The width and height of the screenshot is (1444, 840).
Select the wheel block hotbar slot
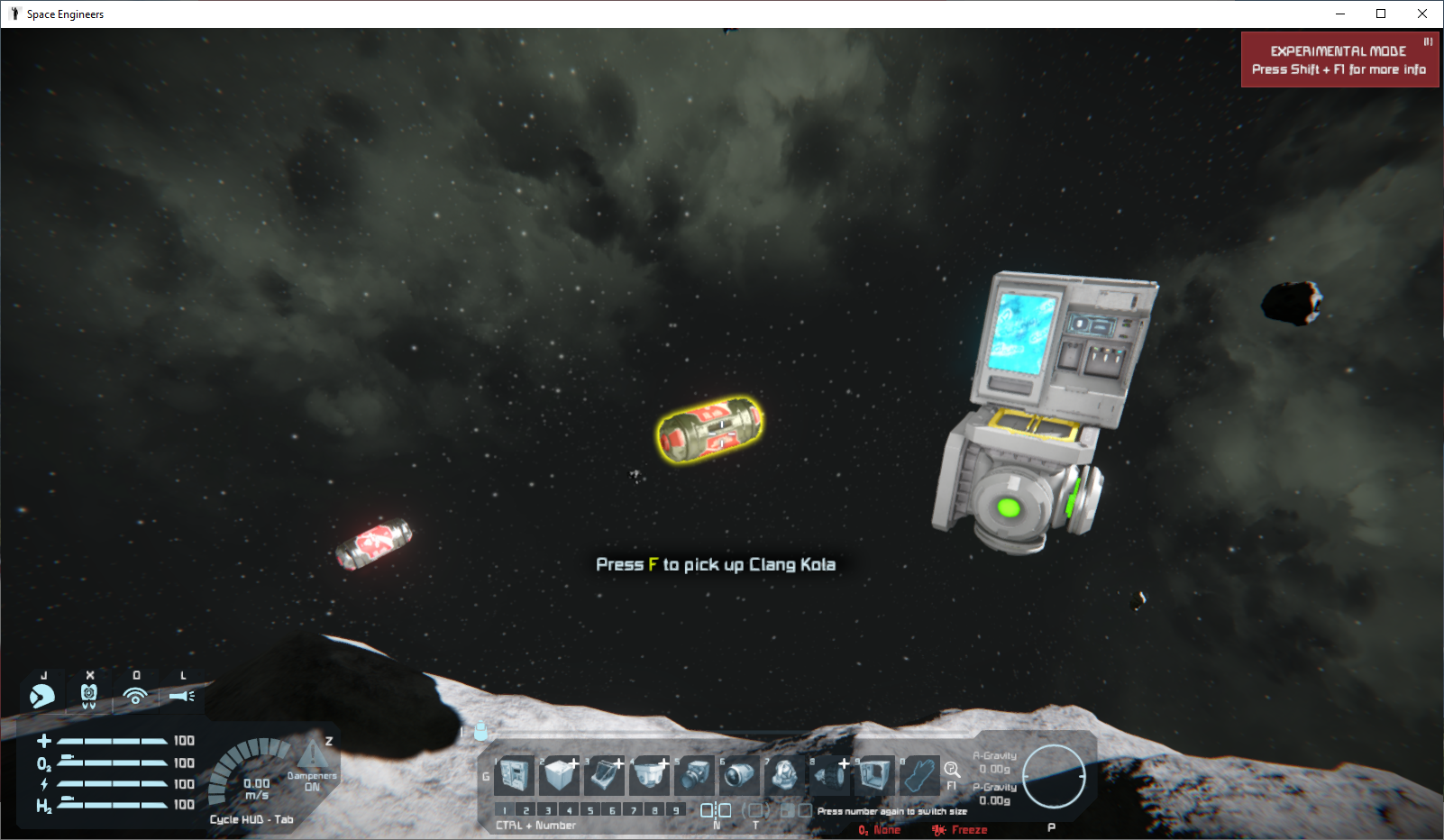click(830, 774)
